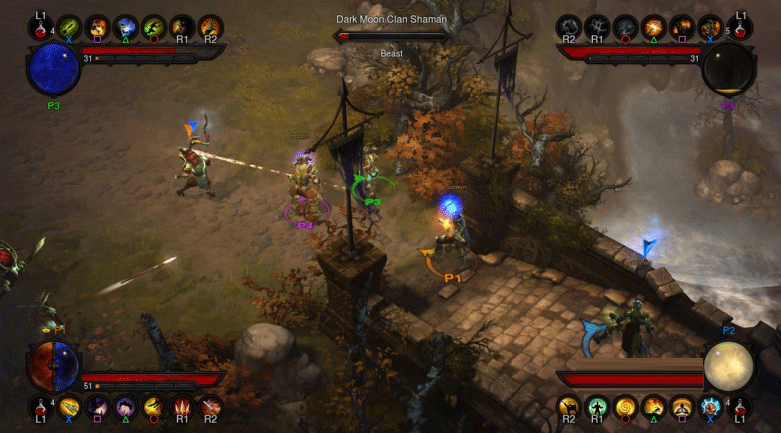Activate P4's orange explosion skill icon

pos(655,27)
